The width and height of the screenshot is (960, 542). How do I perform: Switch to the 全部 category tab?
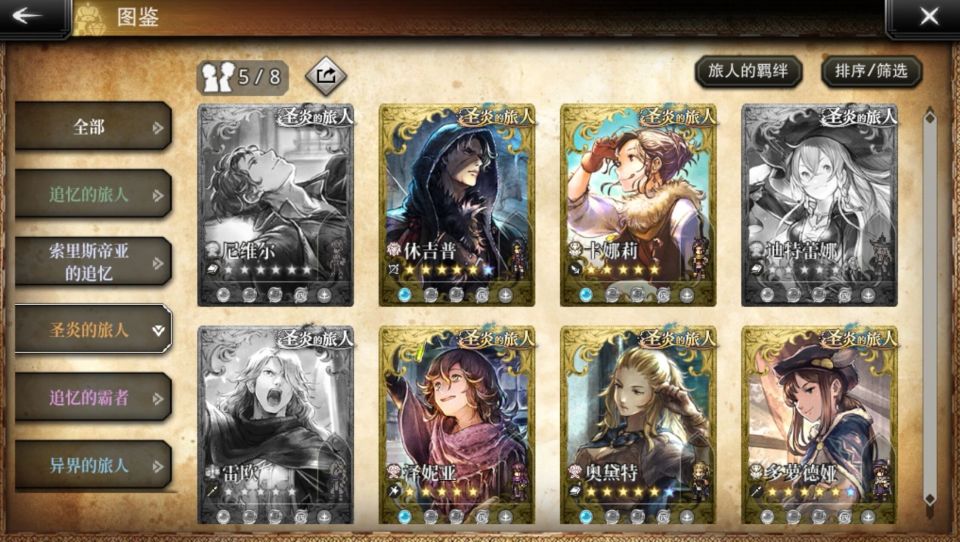(93, 127)
